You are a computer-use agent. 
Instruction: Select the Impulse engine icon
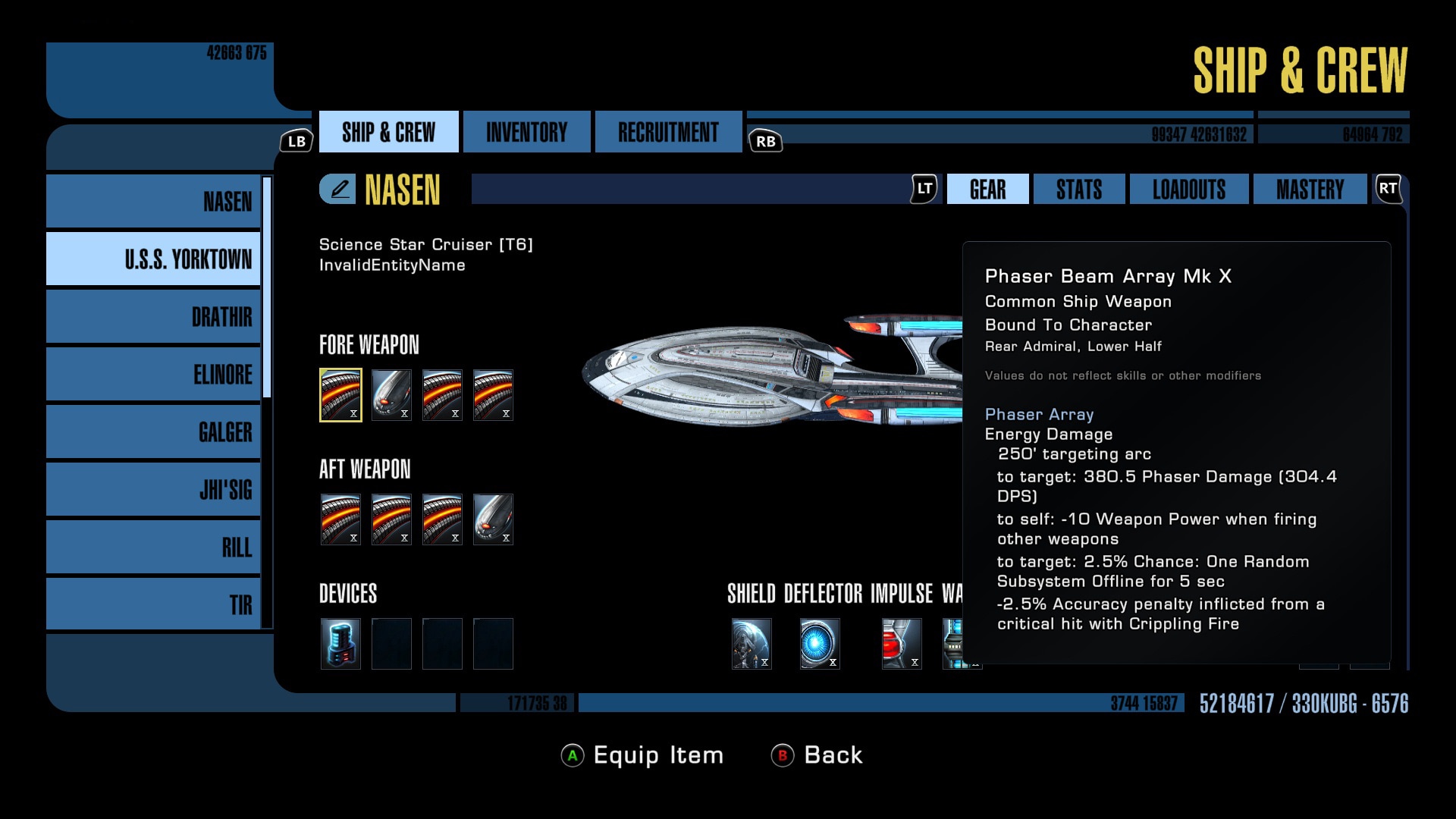click(901, 643)
